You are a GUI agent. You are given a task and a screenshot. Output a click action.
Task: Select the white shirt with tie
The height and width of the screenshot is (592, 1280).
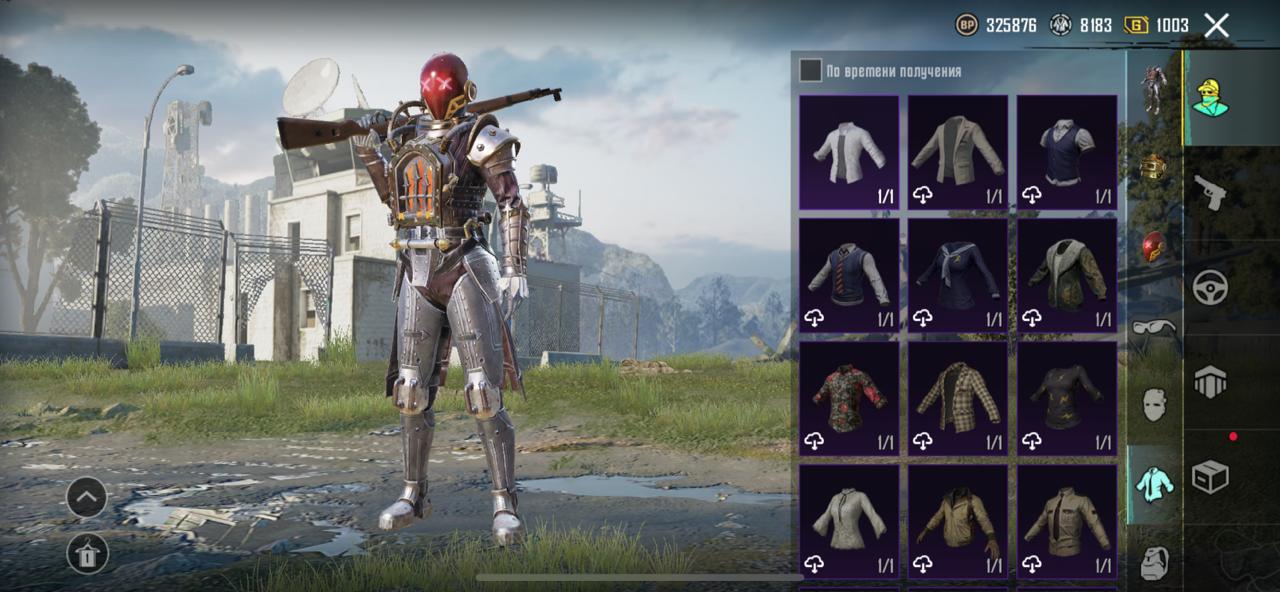click(849, 152)
